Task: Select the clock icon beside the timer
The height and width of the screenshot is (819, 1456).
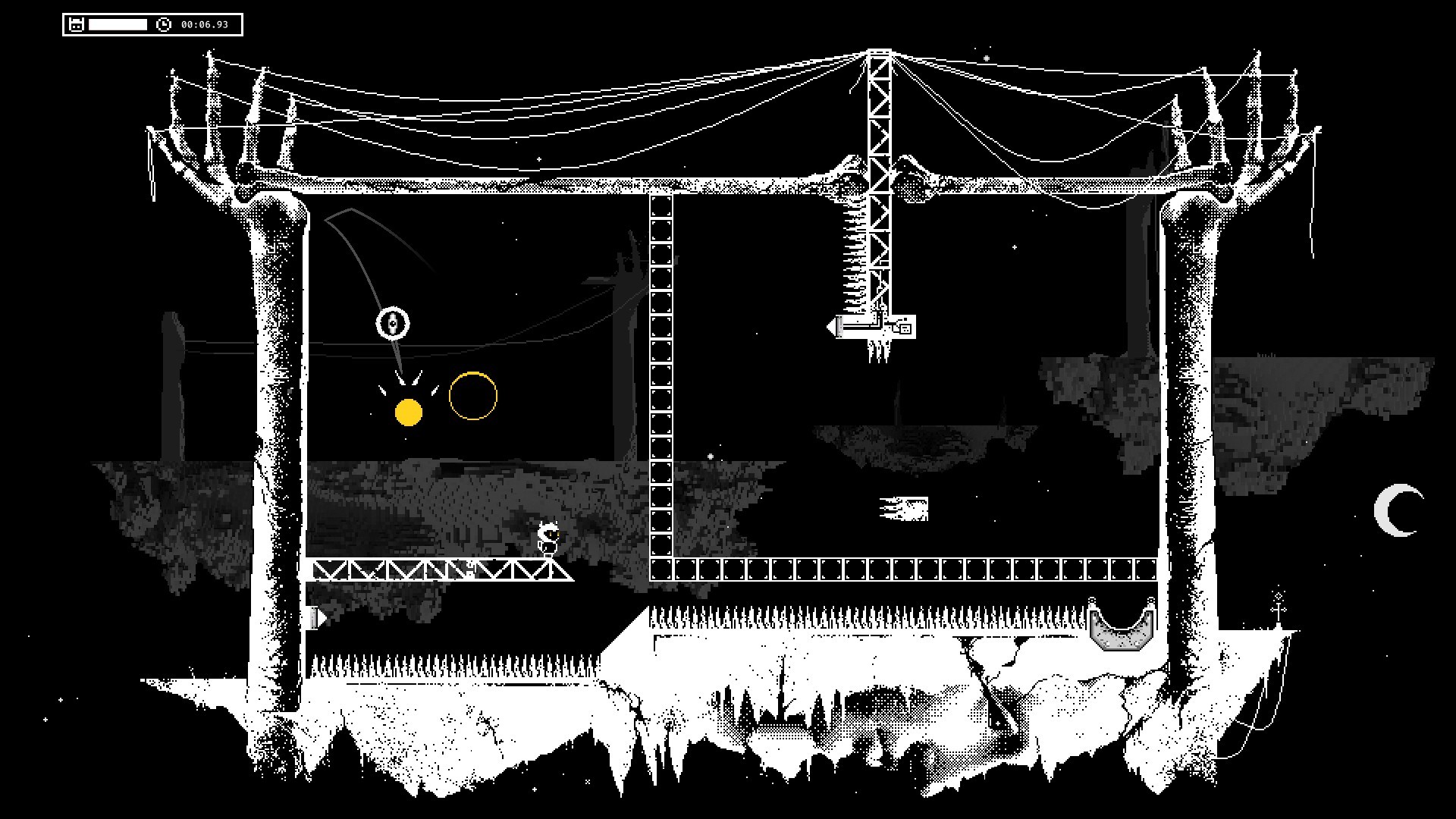Action: coord(164,24)
